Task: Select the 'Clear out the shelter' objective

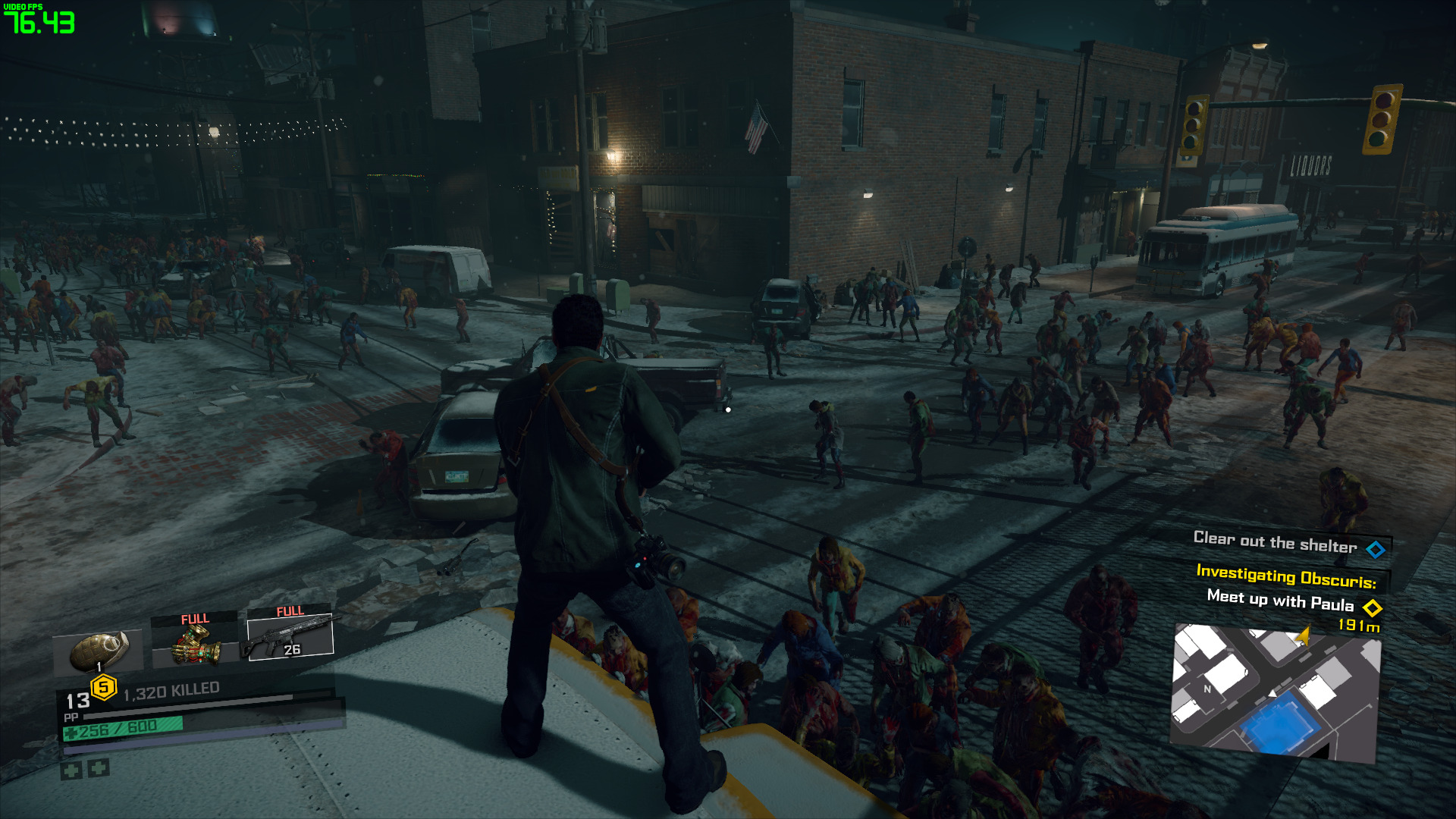Action: 1276,543
